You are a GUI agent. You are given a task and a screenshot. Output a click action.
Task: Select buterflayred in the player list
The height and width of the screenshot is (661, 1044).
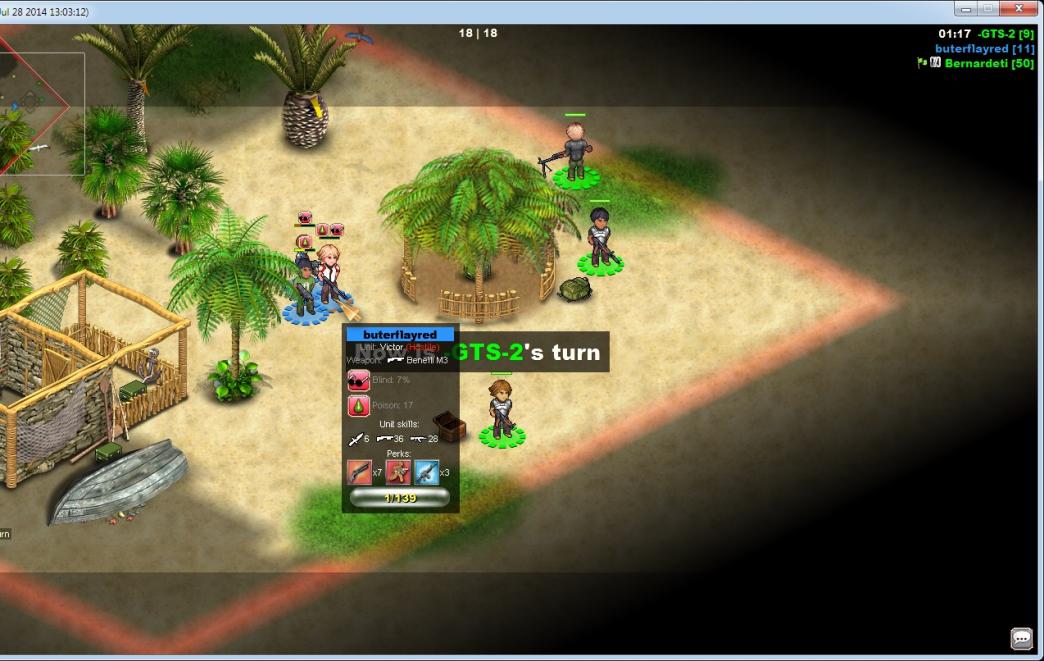tap(984, 49)
